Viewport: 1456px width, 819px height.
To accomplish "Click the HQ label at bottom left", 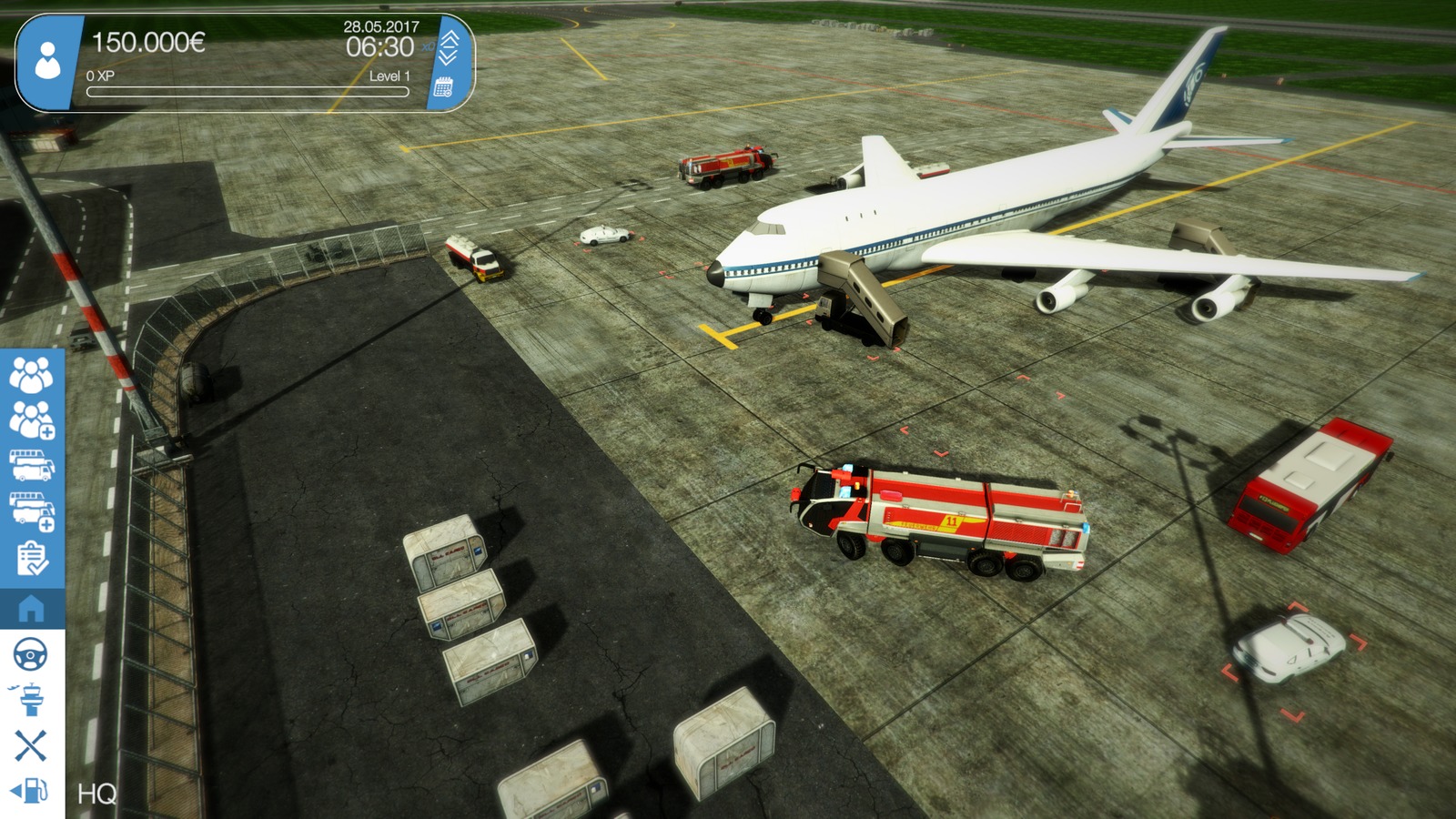I will [x=96, y=794].
